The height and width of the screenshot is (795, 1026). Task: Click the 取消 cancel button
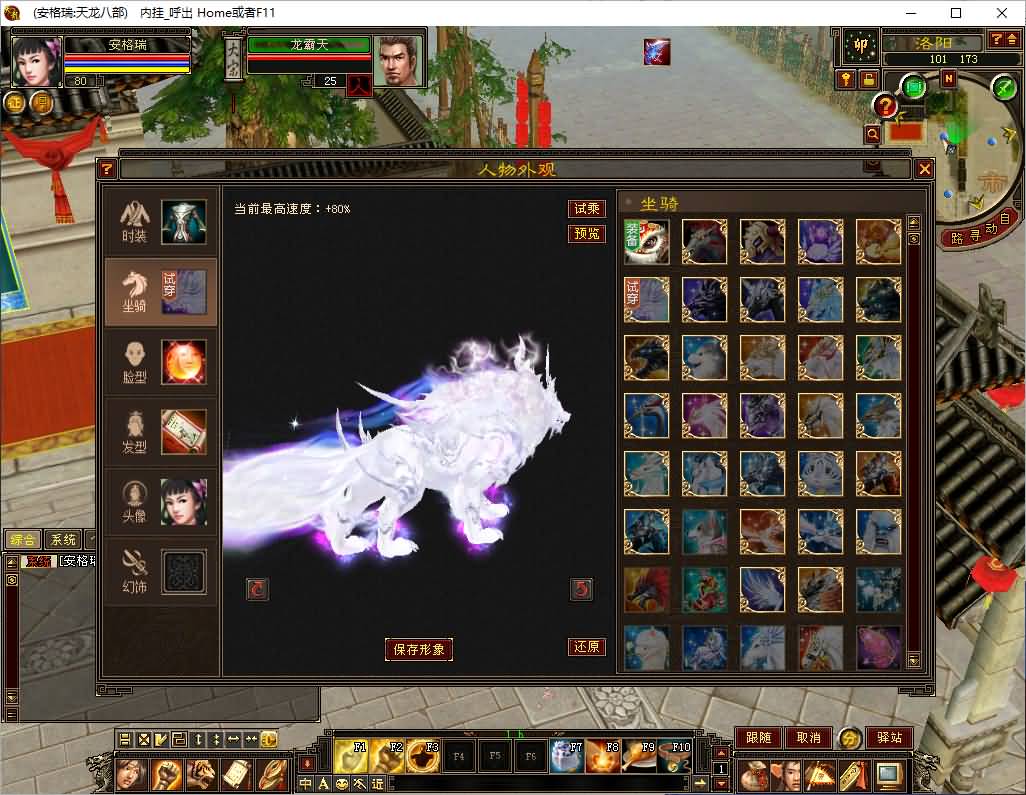pos(808,738)
